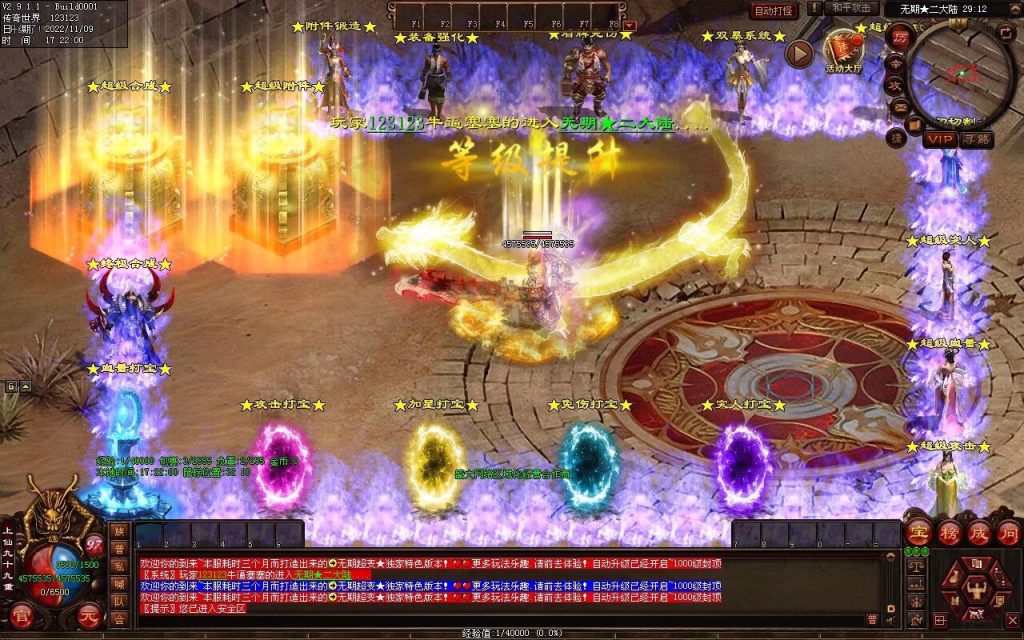Viewport: 1024px width, 640px height.
Task: Open the mail envelope icon
Action: tap(899, 106)
